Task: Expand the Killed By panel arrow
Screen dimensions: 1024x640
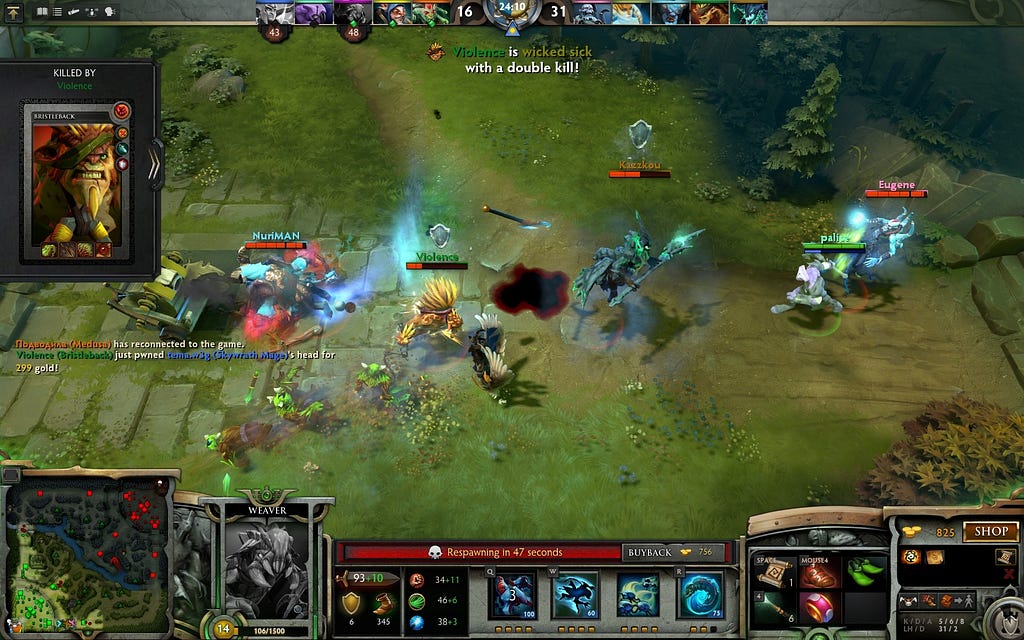Action: coord(156,164)
